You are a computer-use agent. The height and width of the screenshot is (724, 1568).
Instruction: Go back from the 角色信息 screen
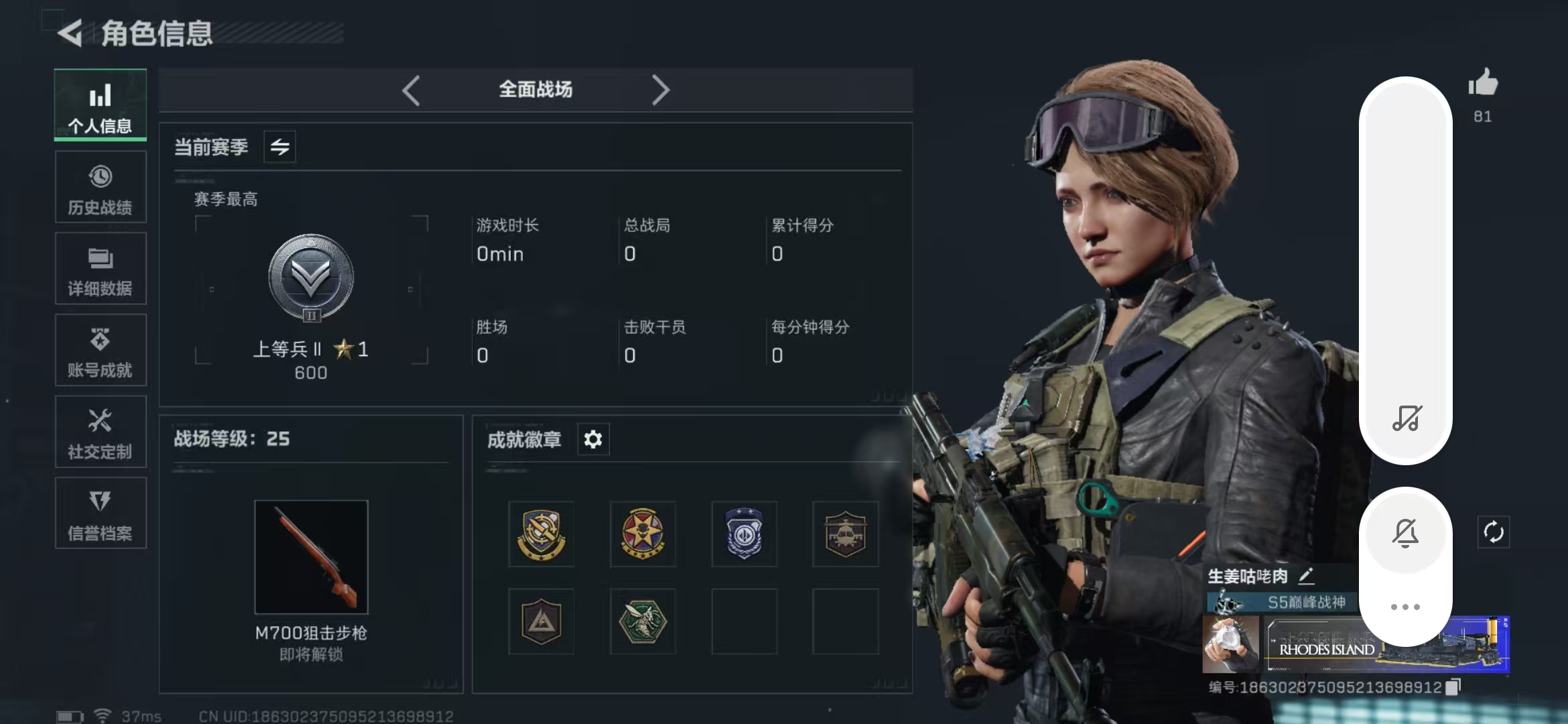point(70,33)
